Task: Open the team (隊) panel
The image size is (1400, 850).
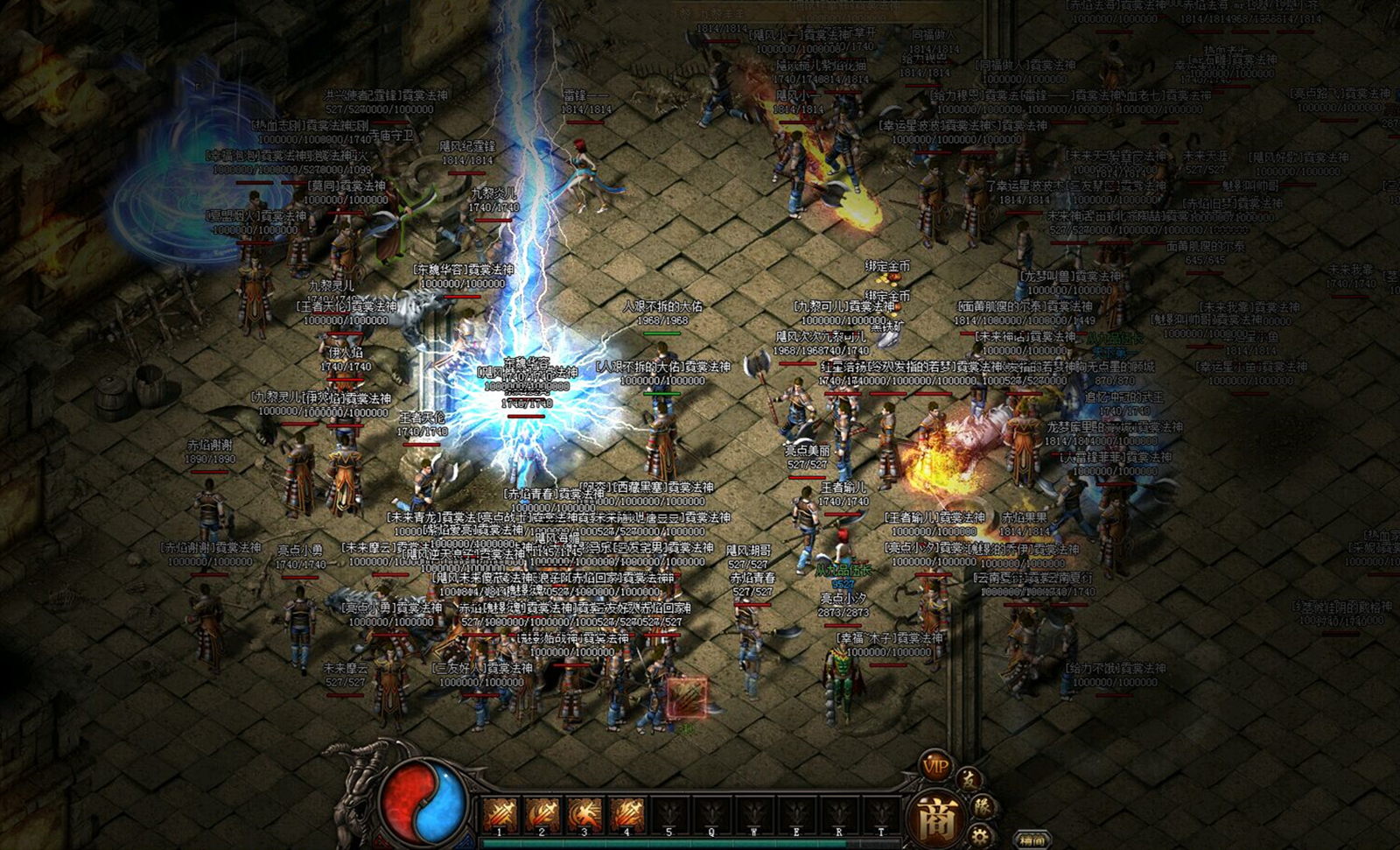Action: [x=983, y=806]
